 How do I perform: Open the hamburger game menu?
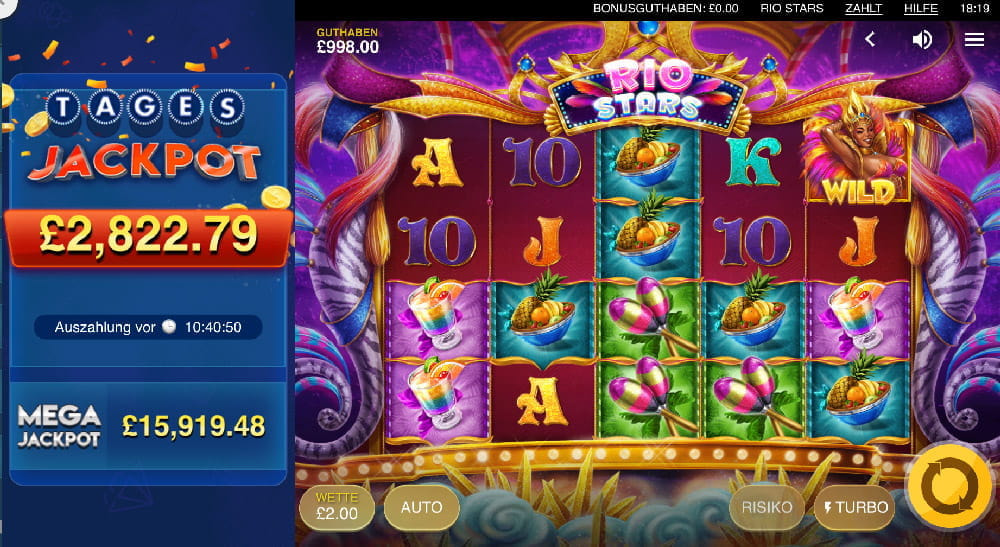click(x=974, y=39)
